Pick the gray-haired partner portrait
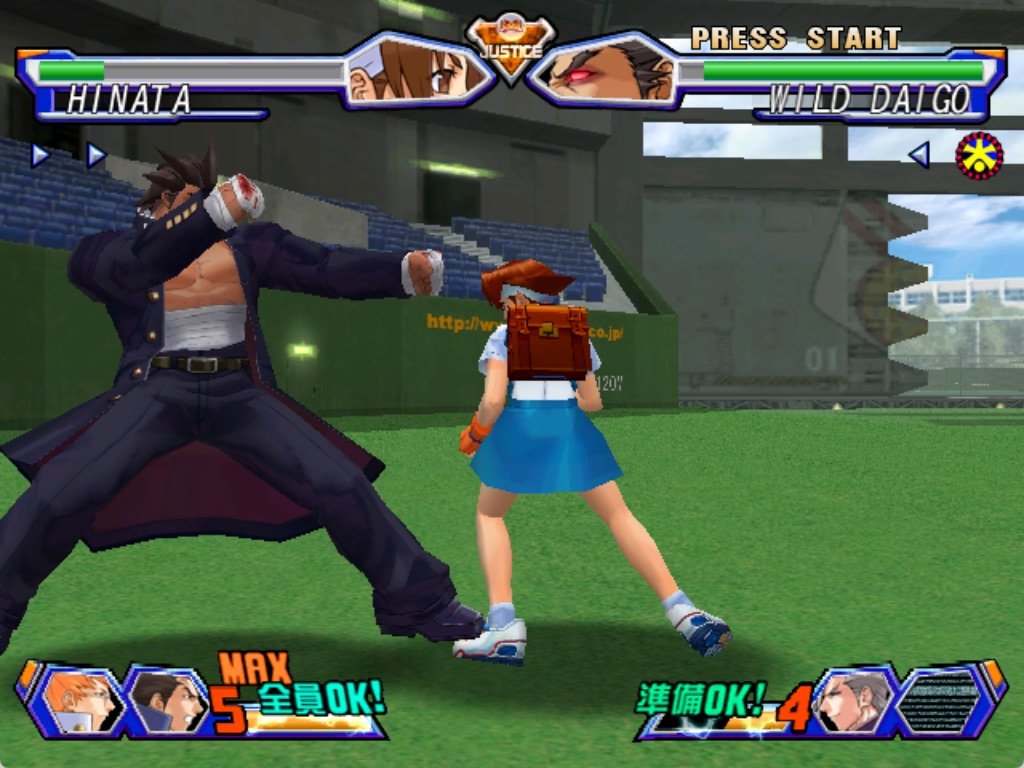This screenshot has width=1024, height=768. click(x=851, y=700)
